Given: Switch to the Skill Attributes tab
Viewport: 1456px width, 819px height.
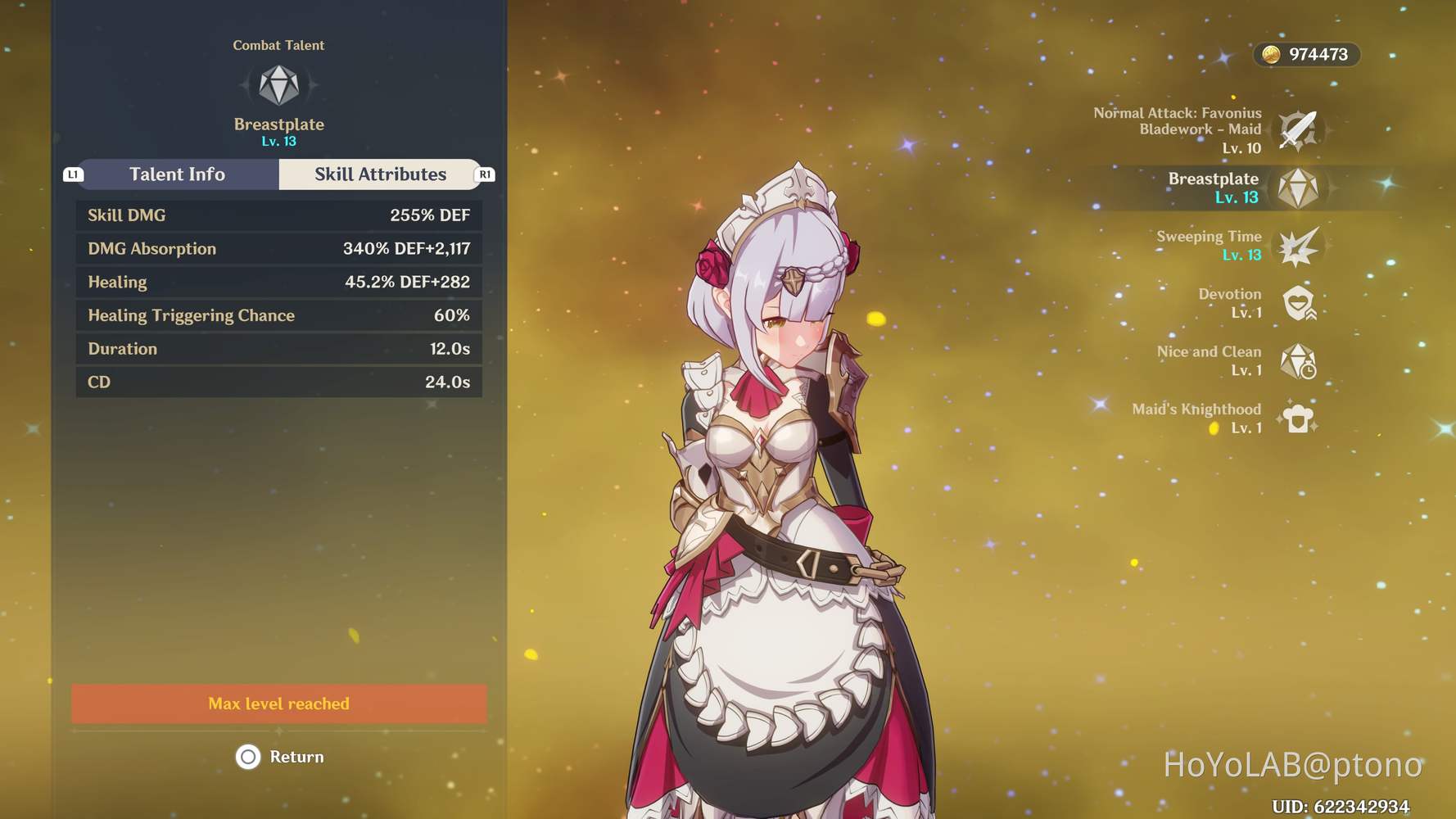Looking at the screenshot, I should [x=379, y=174].
